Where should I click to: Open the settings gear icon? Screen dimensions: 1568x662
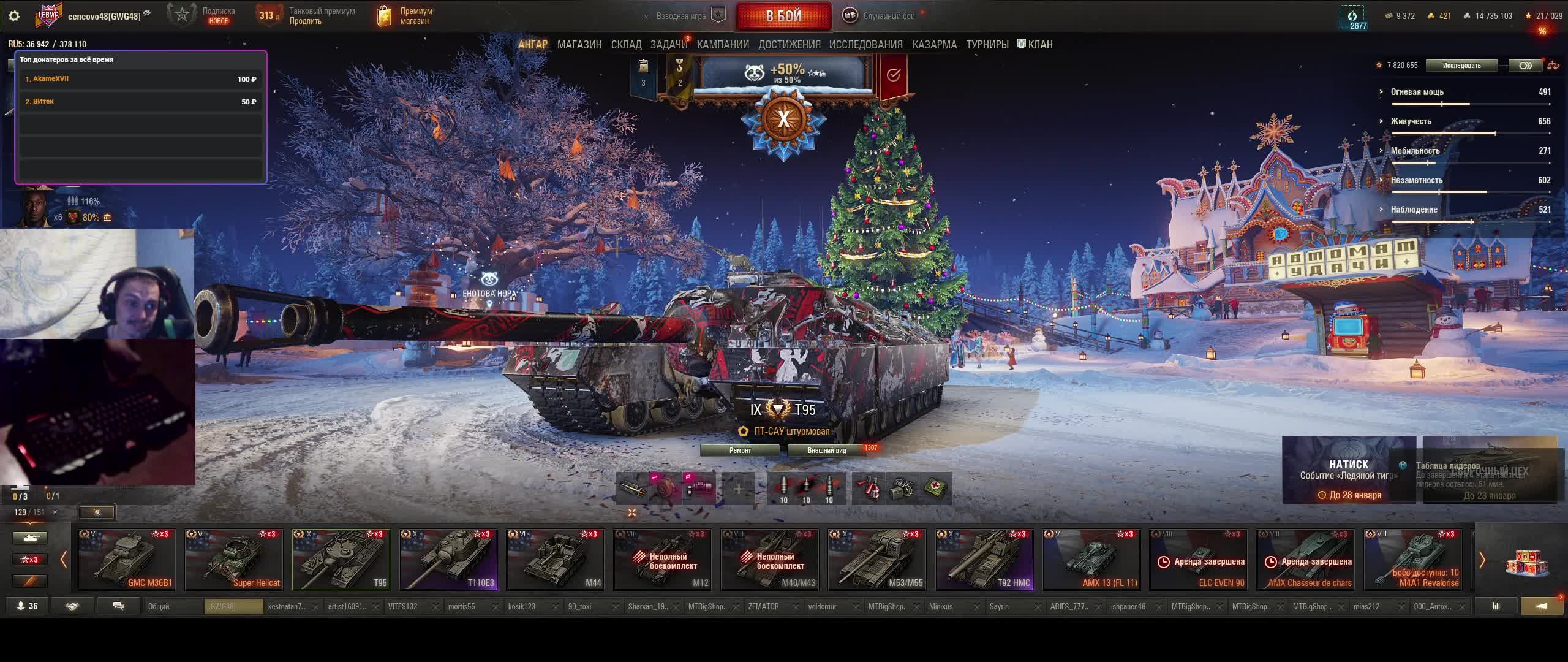(x=14, y=16)
